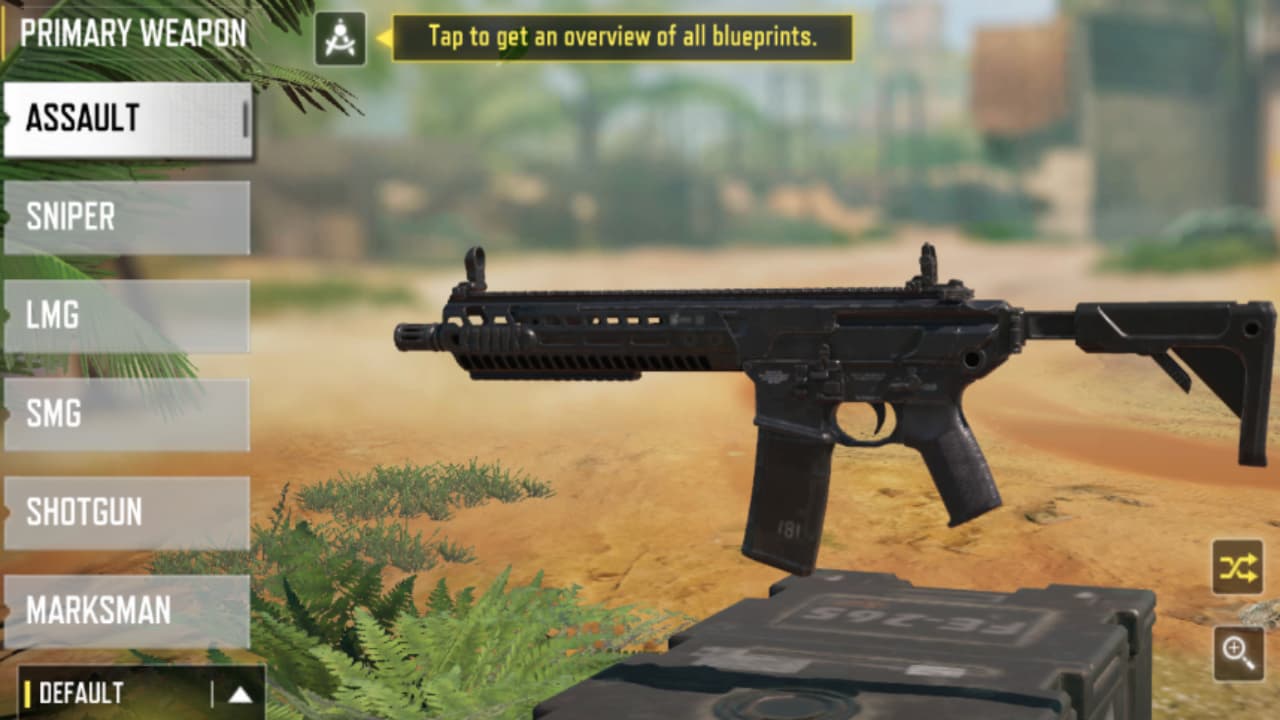Click the scrollbar beside the Assault tab
Image resolution: width=1280 pixels, height=720 pixels.
pyautogui.click(x=245, y=119)
